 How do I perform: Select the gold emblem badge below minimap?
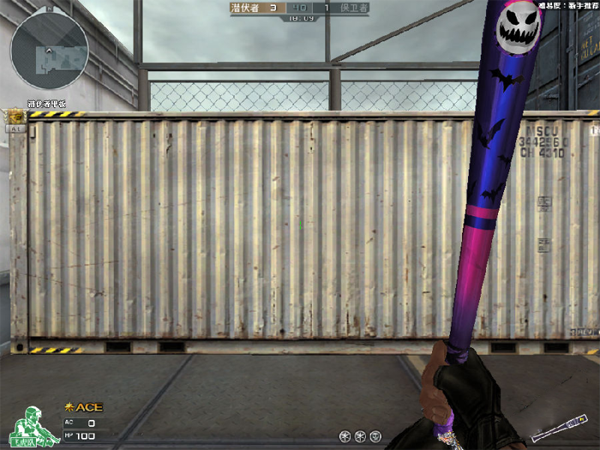point(15,124)
